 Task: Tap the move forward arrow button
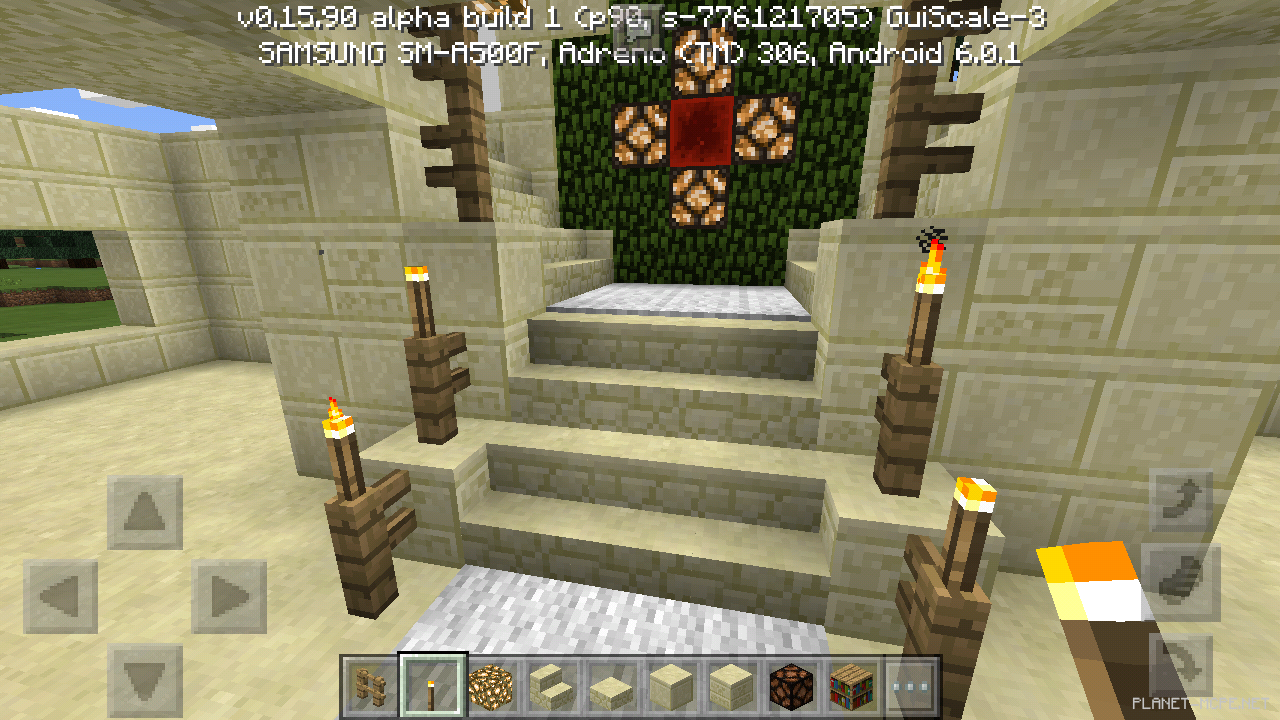145,513
